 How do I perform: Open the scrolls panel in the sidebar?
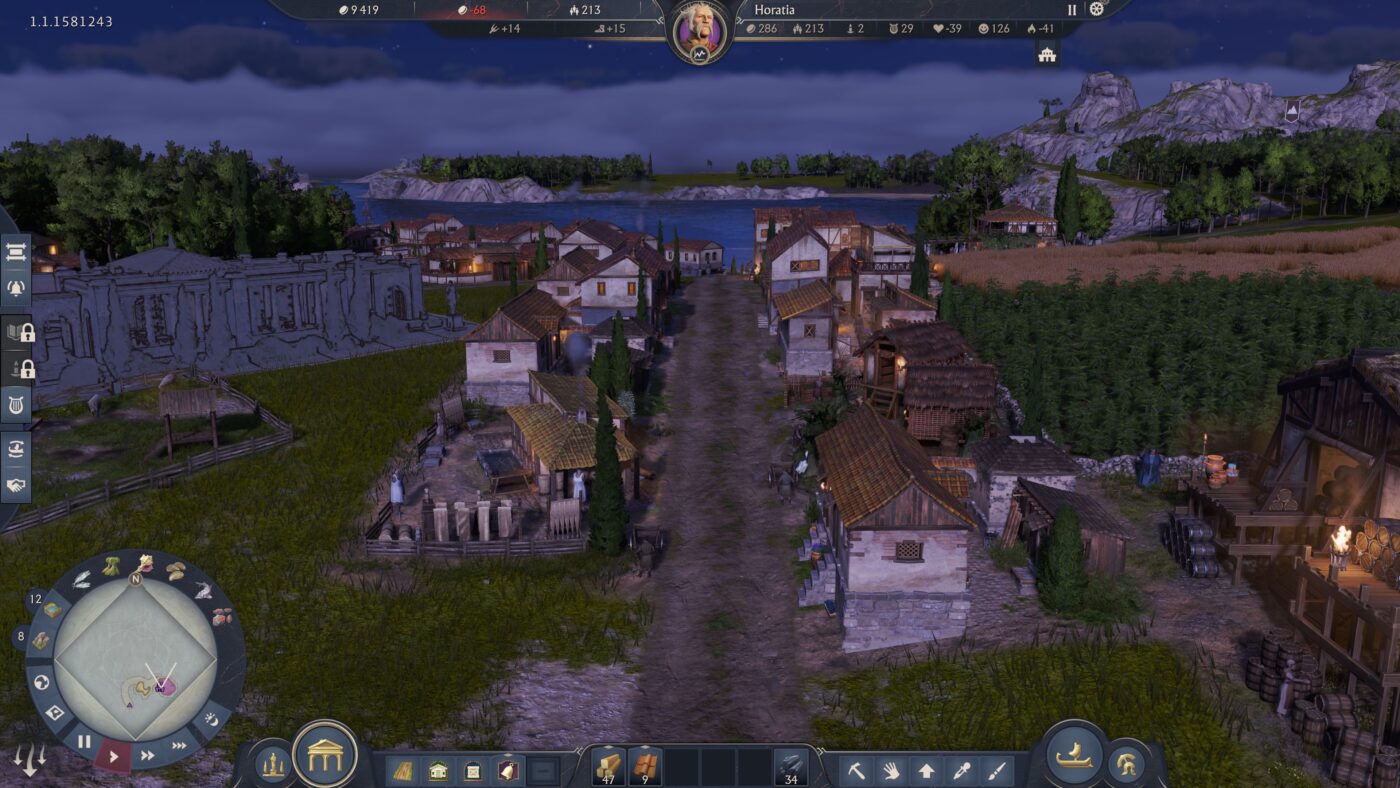[16, 254]
